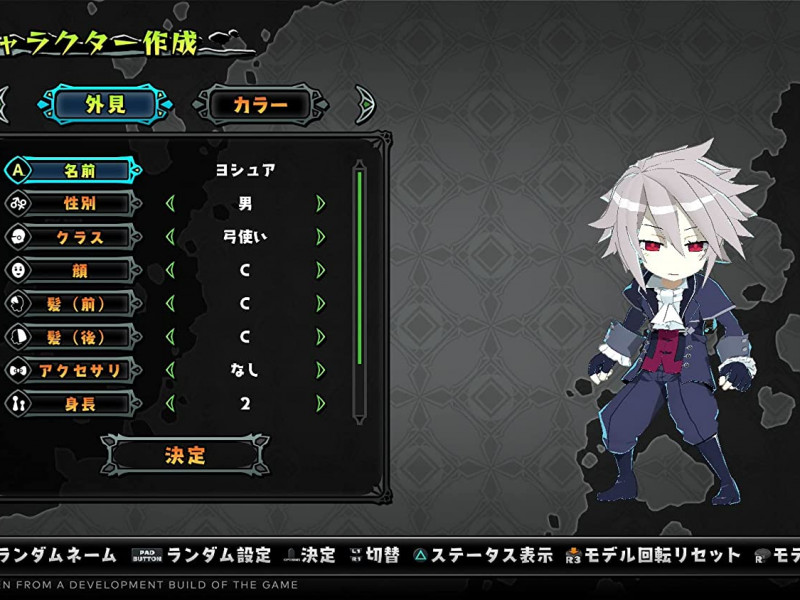Switch to the 外見 appearance tab
800x600 pixels.
coord(105,104)
